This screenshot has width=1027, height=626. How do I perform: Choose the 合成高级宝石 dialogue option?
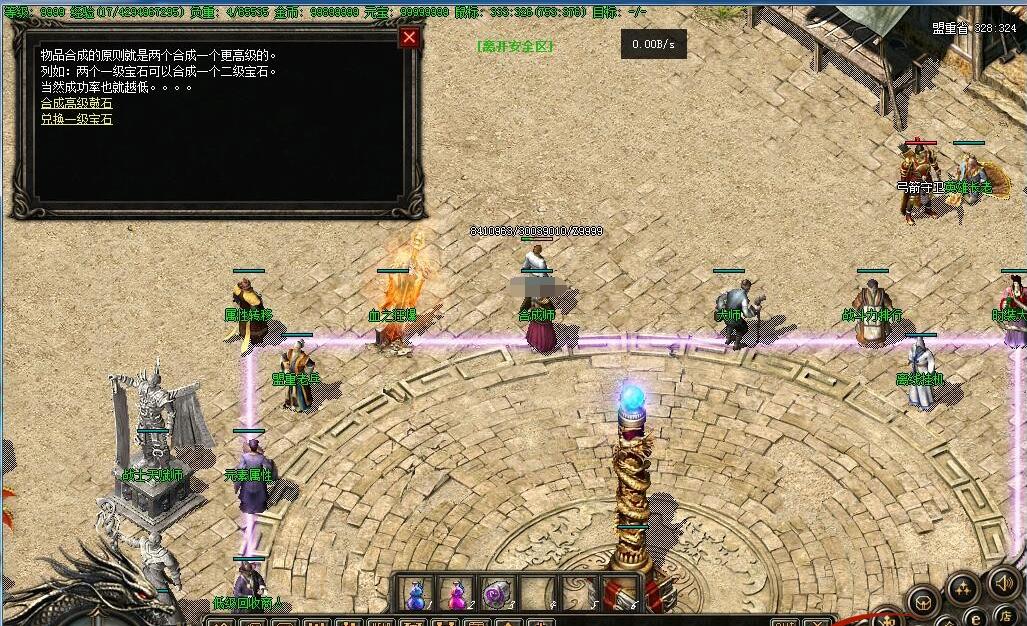point(76,103)
